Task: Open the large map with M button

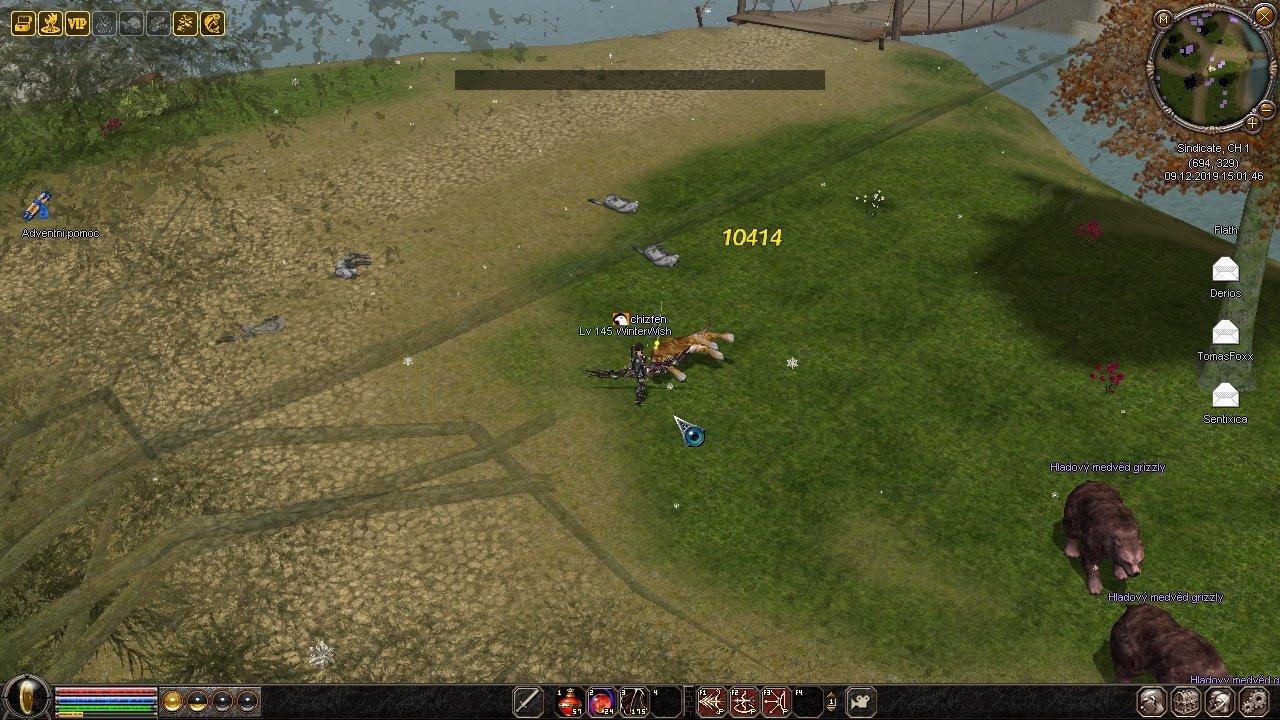Action: coord(1162,19)
